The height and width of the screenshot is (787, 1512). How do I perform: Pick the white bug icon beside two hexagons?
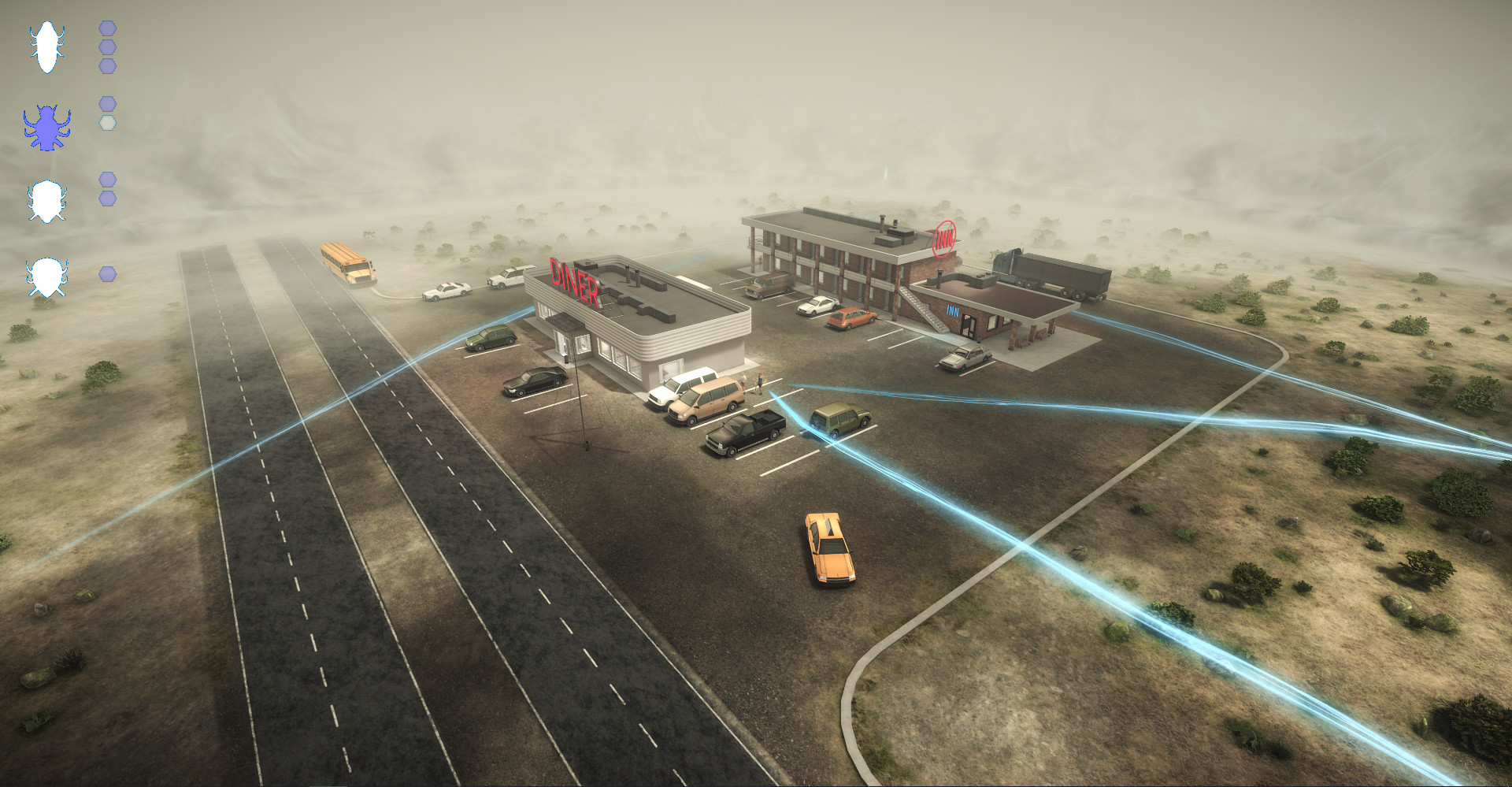46,201
